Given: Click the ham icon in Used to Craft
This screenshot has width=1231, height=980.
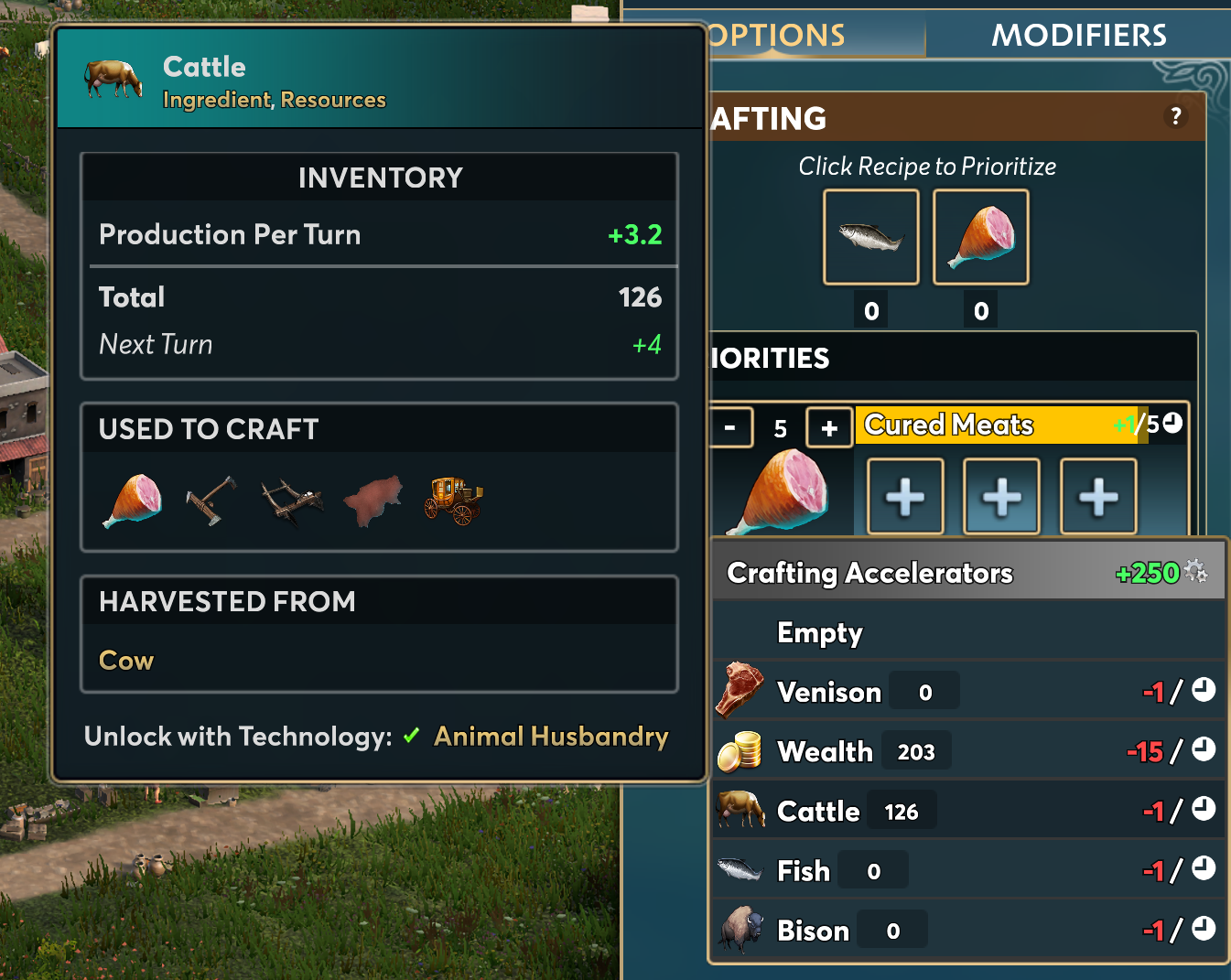Looking at the screenshot, I should pos(134,501).
